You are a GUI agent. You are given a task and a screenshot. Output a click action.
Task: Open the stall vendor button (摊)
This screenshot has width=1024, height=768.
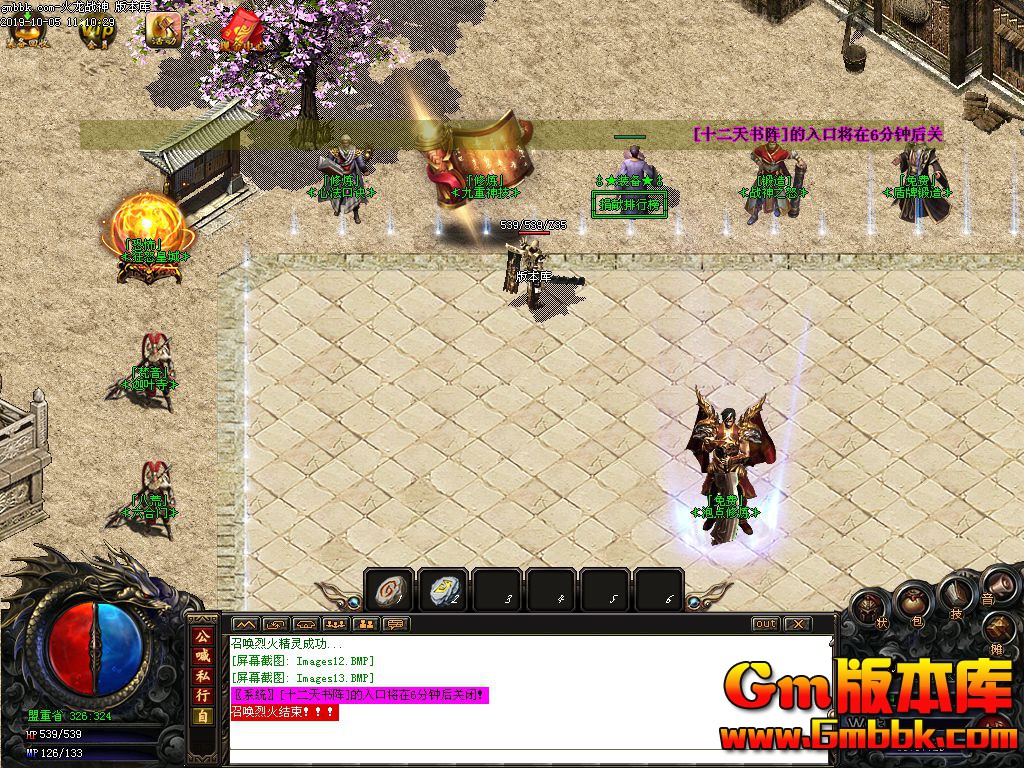pos(998,632)
